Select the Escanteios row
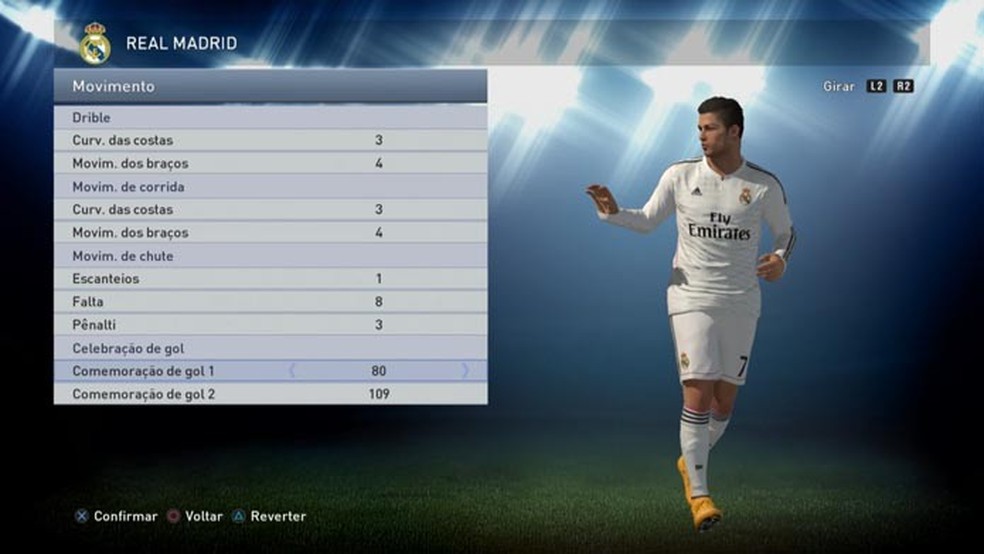This screenshot has height=554, width=984. point(270,279)
